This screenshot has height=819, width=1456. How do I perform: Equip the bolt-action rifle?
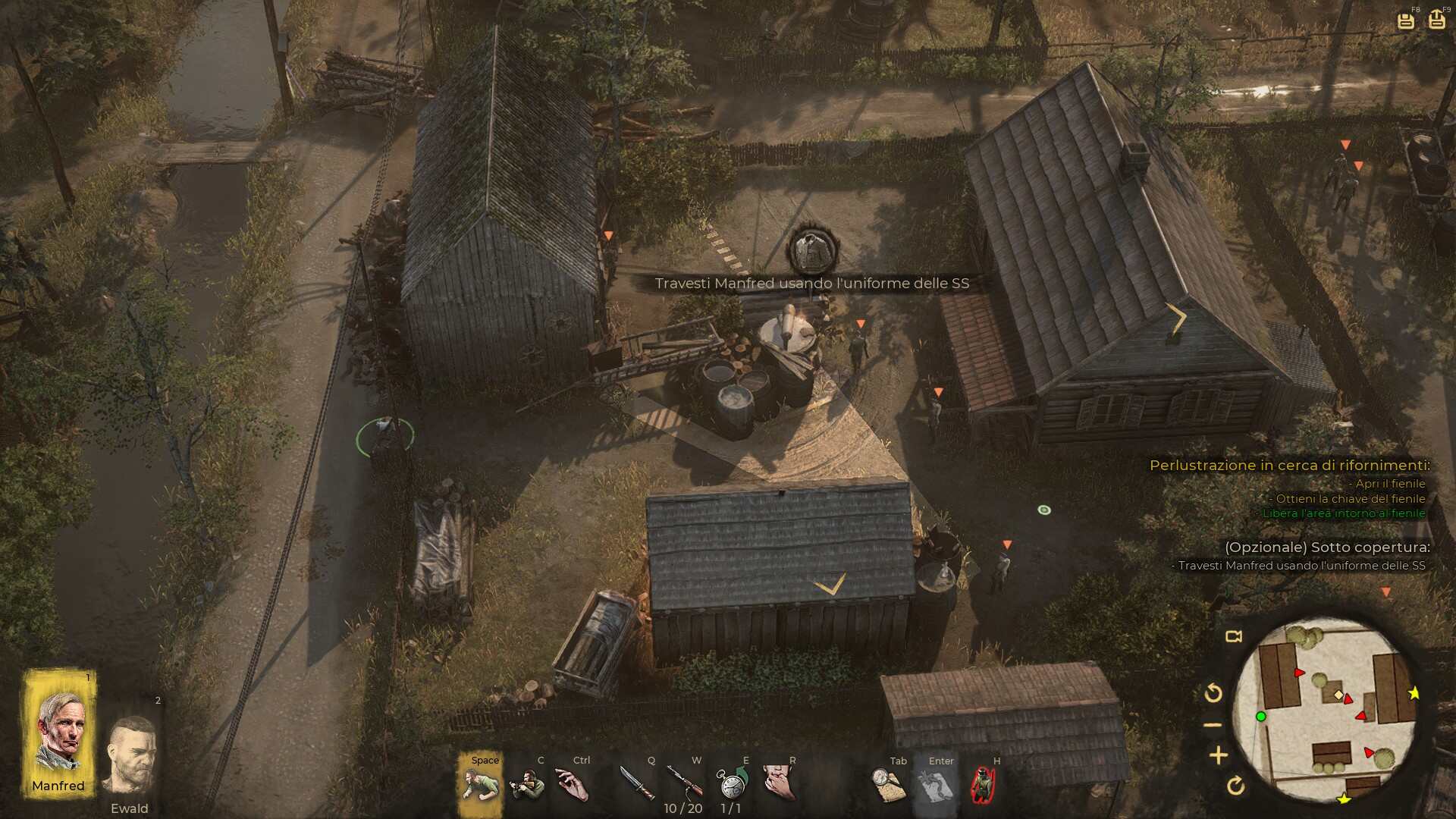[684, 781]
